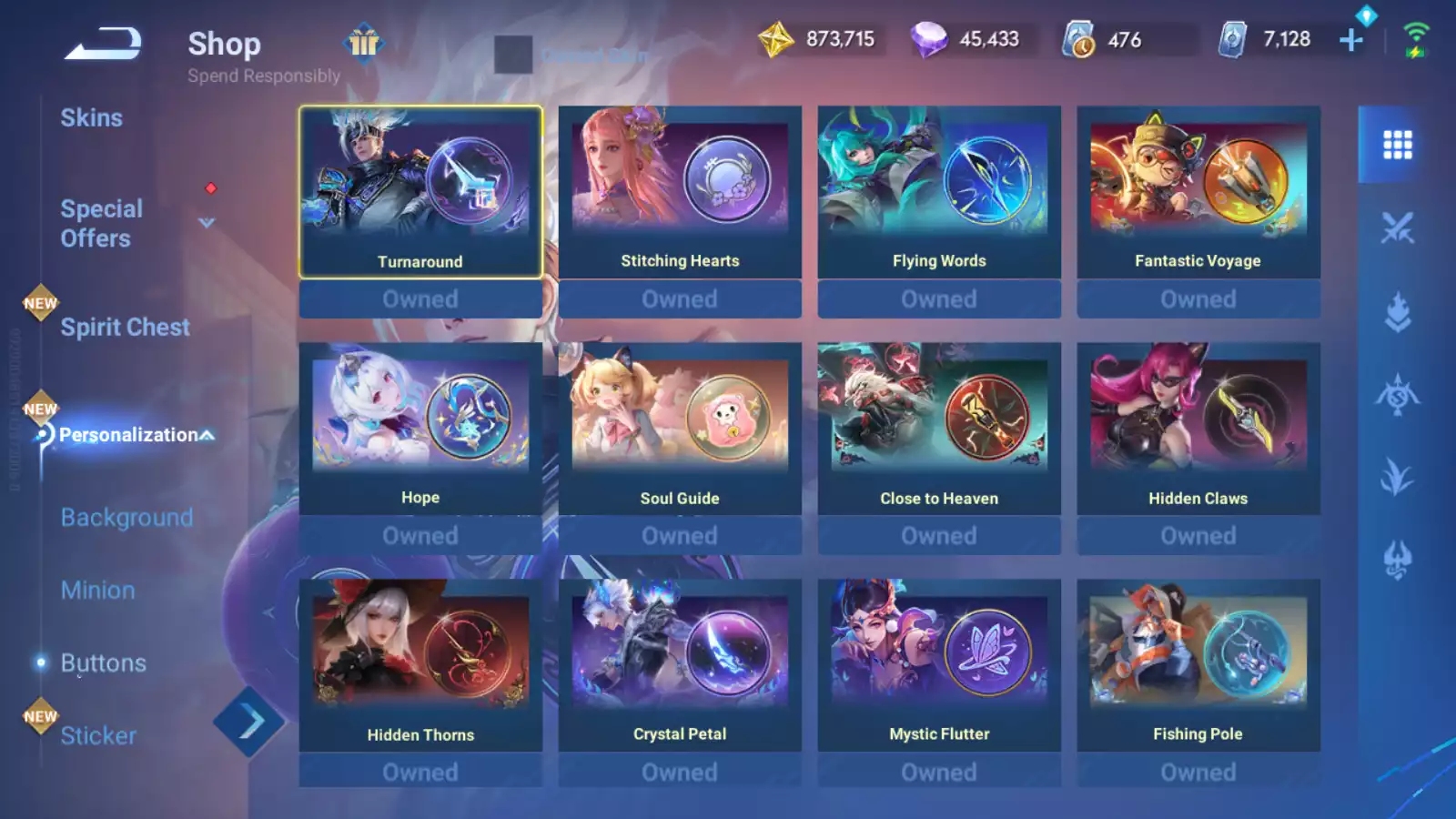1456x819 pixels.
Task: Switch to the Background subcategory
Action: pos(126,518)
